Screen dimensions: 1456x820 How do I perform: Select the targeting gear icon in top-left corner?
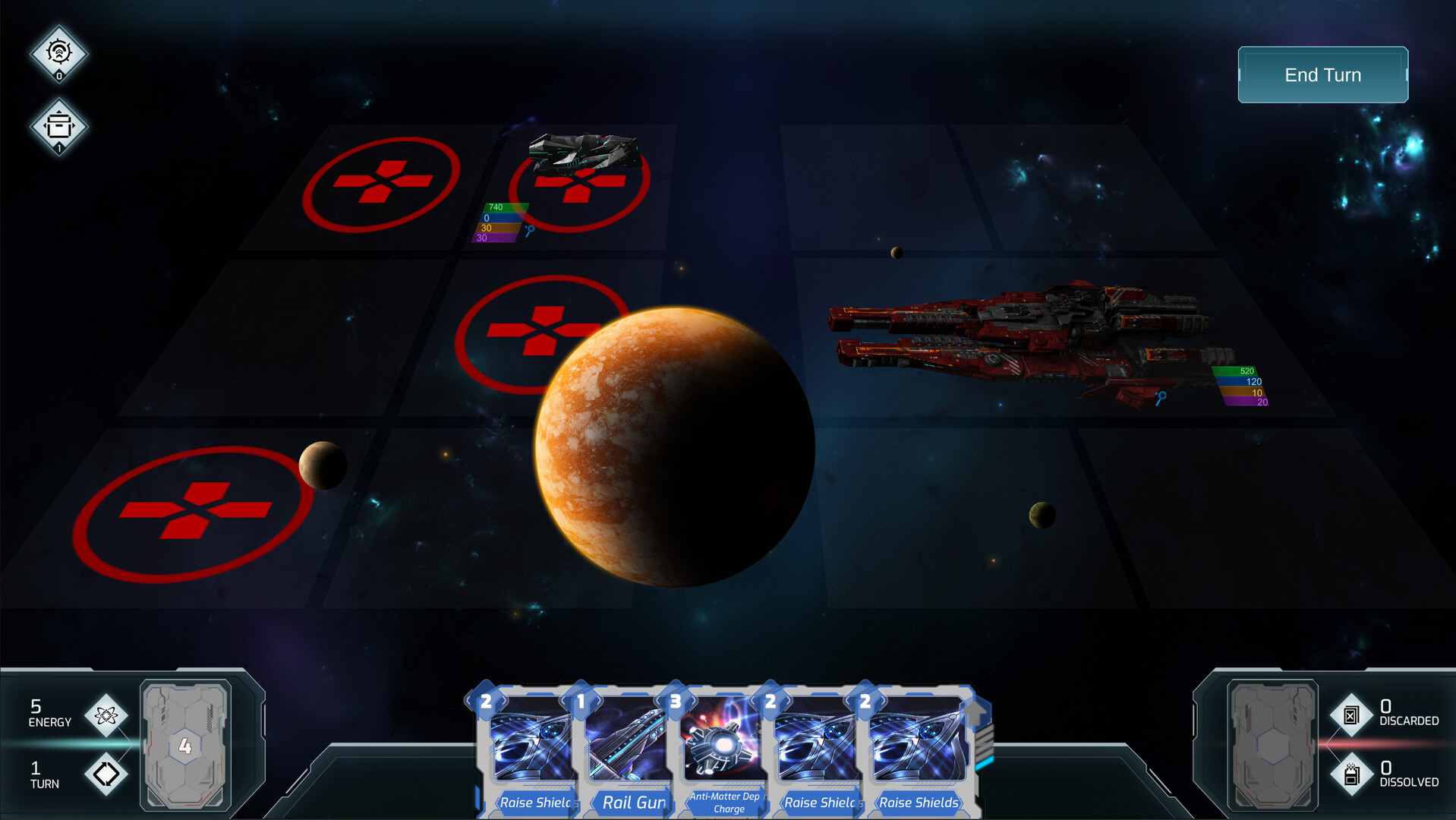(x=58, y=52)
